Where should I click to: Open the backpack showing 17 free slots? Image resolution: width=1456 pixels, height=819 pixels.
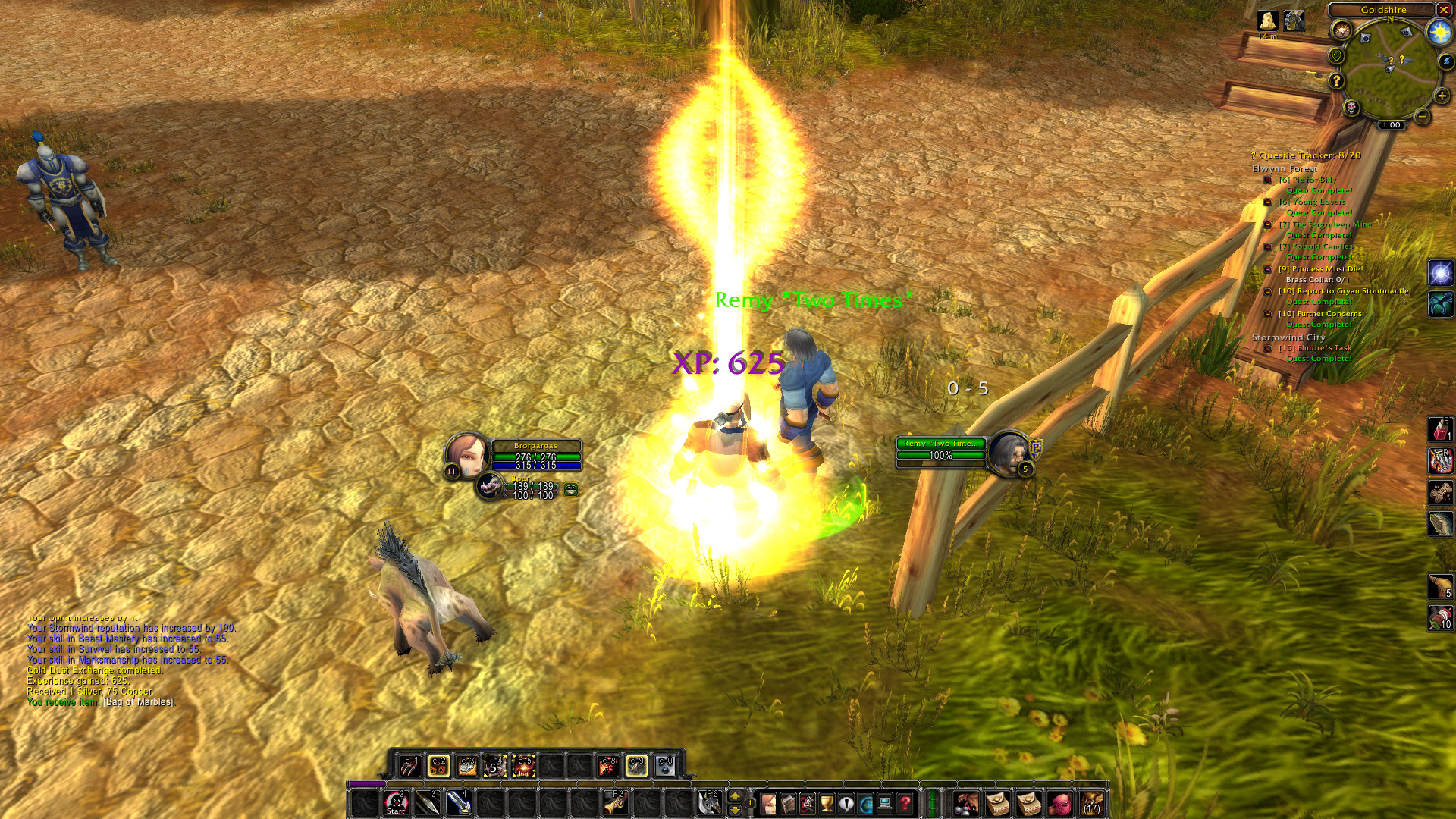pyautogui.click(x=1091, y=803)
